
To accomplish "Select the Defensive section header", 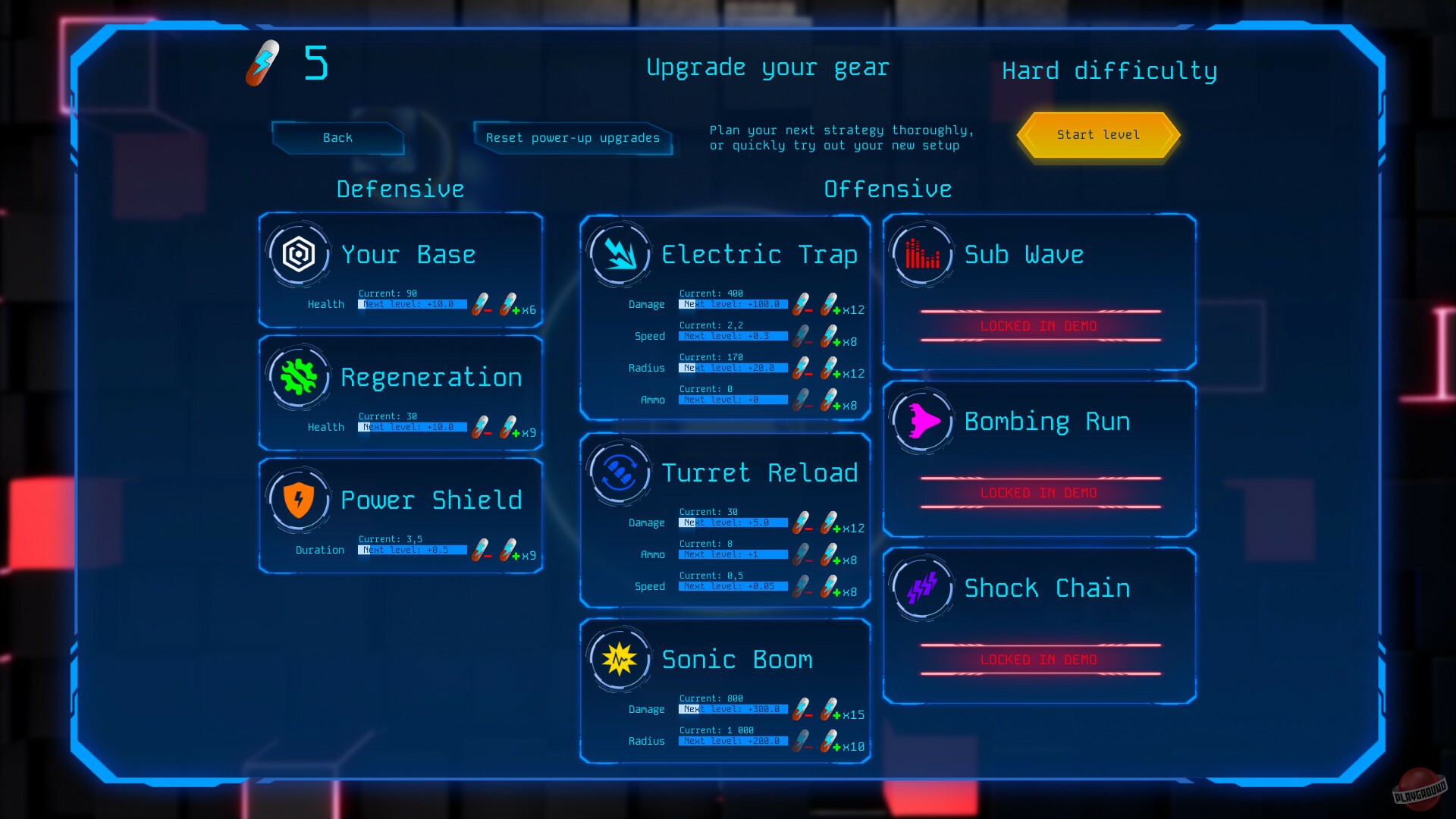I will [400, 189].
